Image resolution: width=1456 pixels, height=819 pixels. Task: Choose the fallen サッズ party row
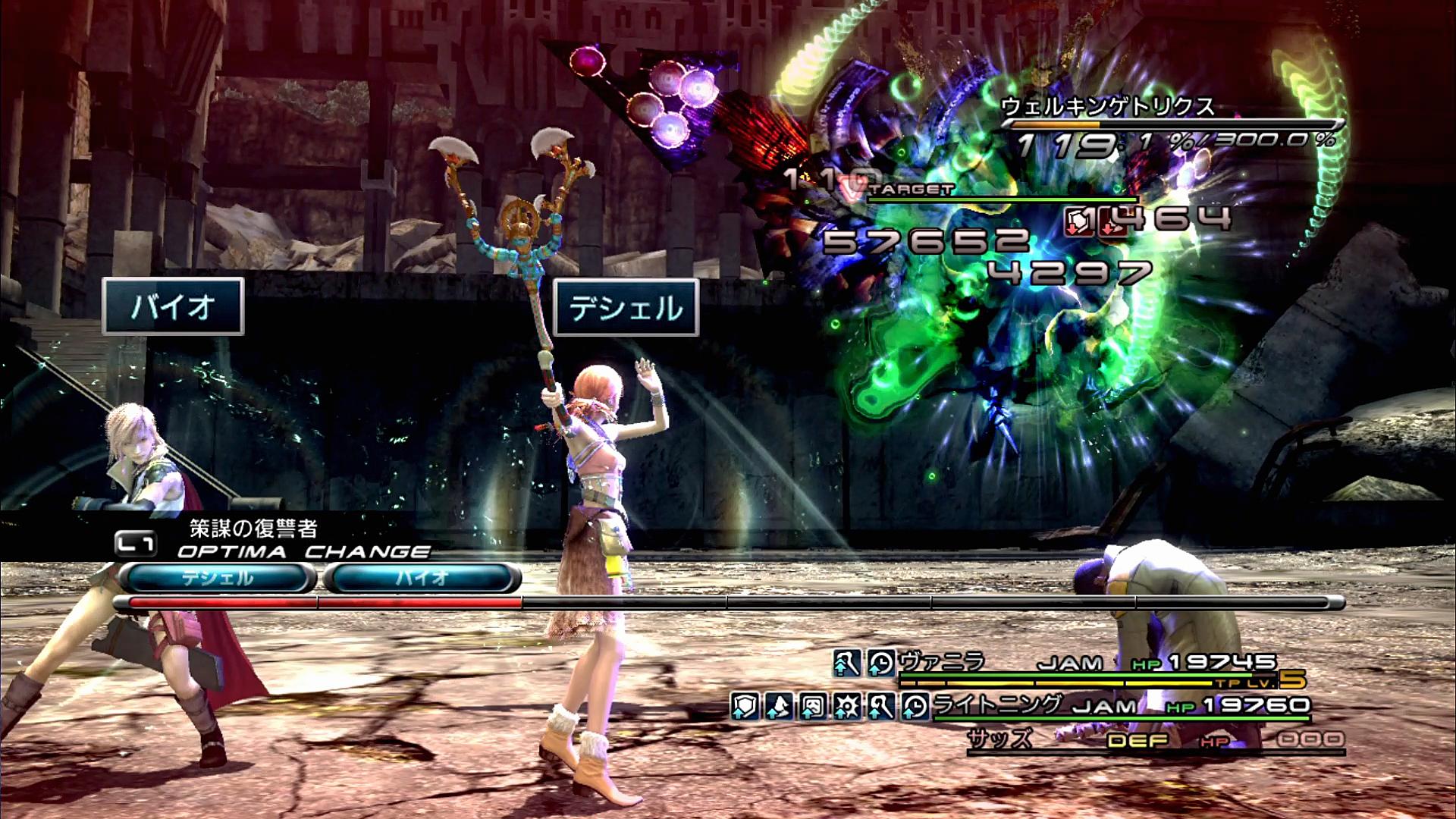tap(1001, 739)
